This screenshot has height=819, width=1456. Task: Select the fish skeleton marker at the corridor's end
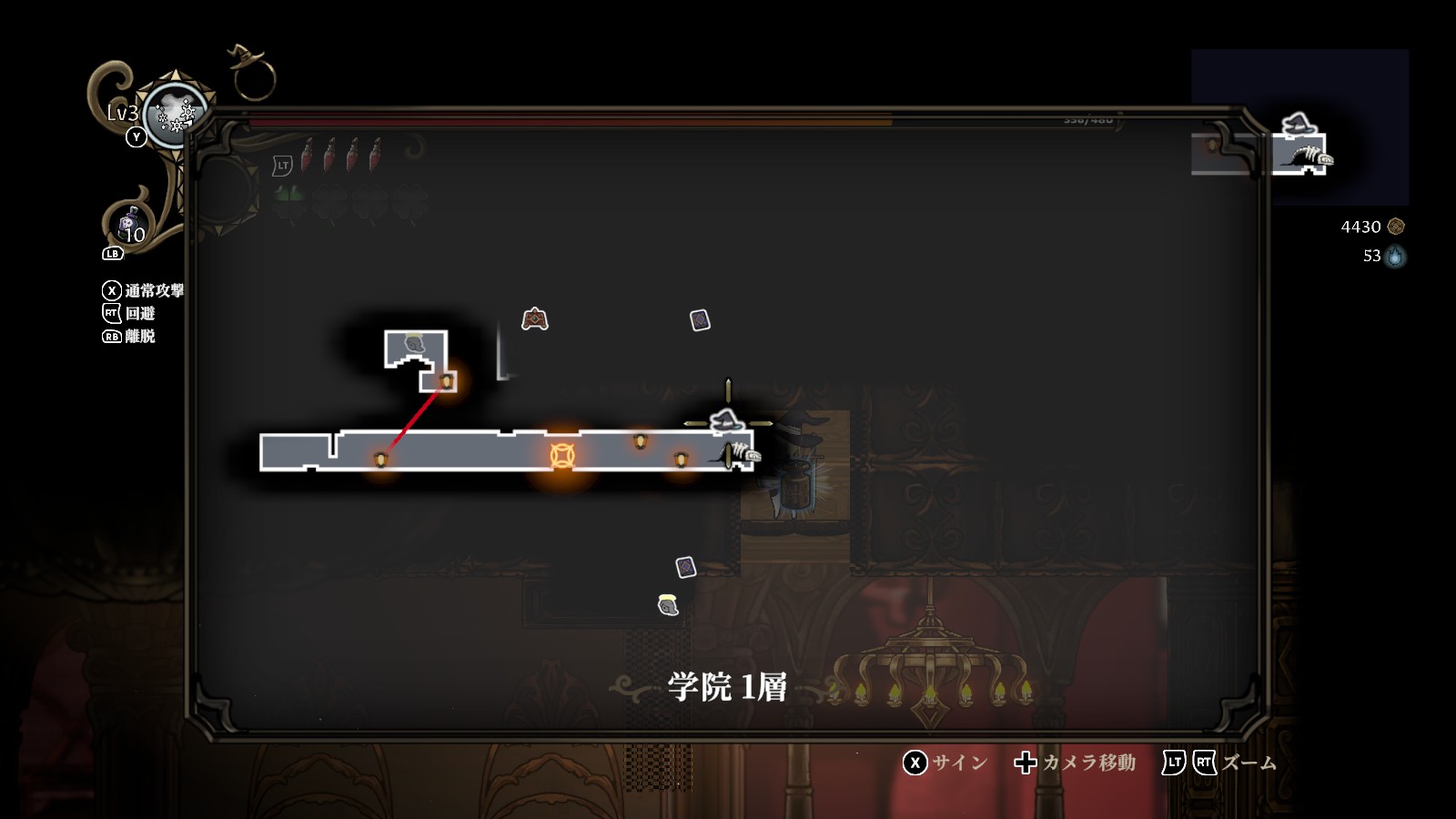[x=743, y=452]
